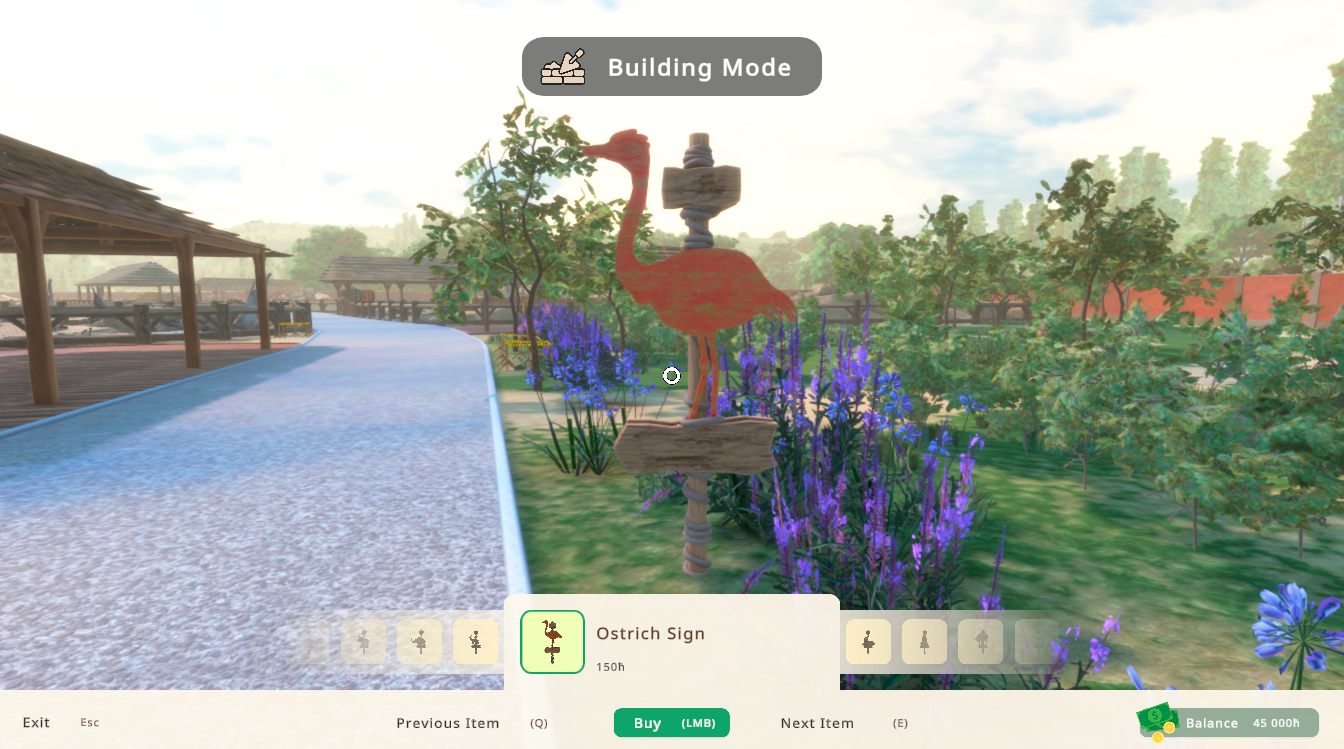1344x749 pixels.
Task: Click the small coin icon near the balance
Action: point(1169,727)
